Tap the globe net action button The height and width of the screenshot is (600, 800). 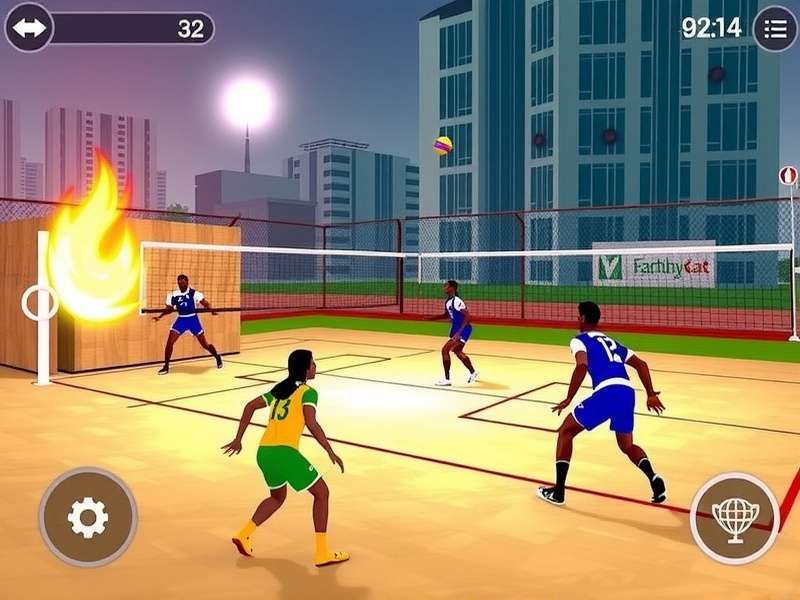tap(735, 517)
